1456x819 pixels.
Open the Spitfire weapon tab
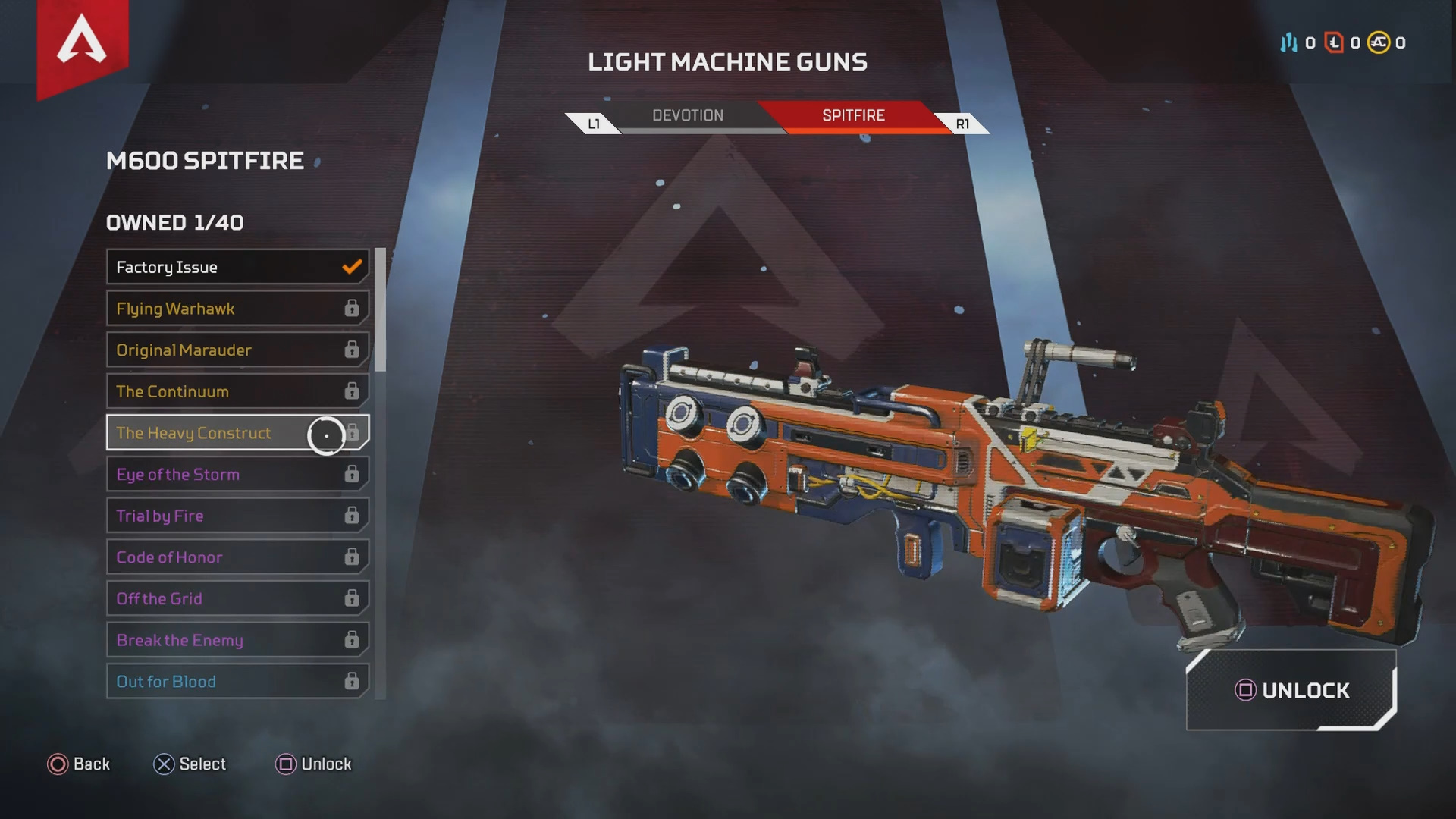853,116
